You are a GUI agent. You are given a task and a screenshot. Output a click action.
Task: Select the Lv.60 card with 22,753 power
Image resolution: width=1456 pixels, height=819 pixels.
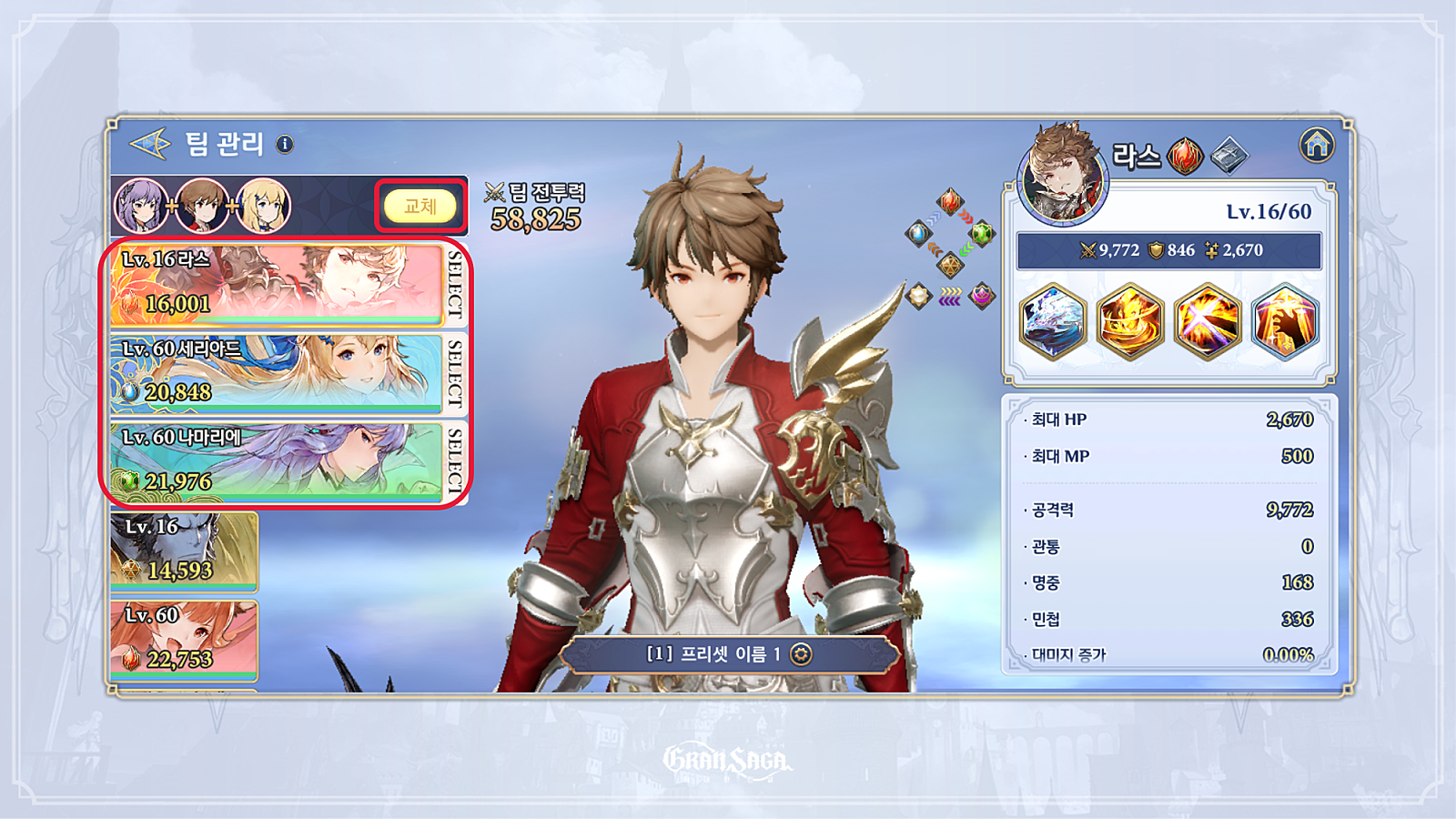(x=184, y=640)
